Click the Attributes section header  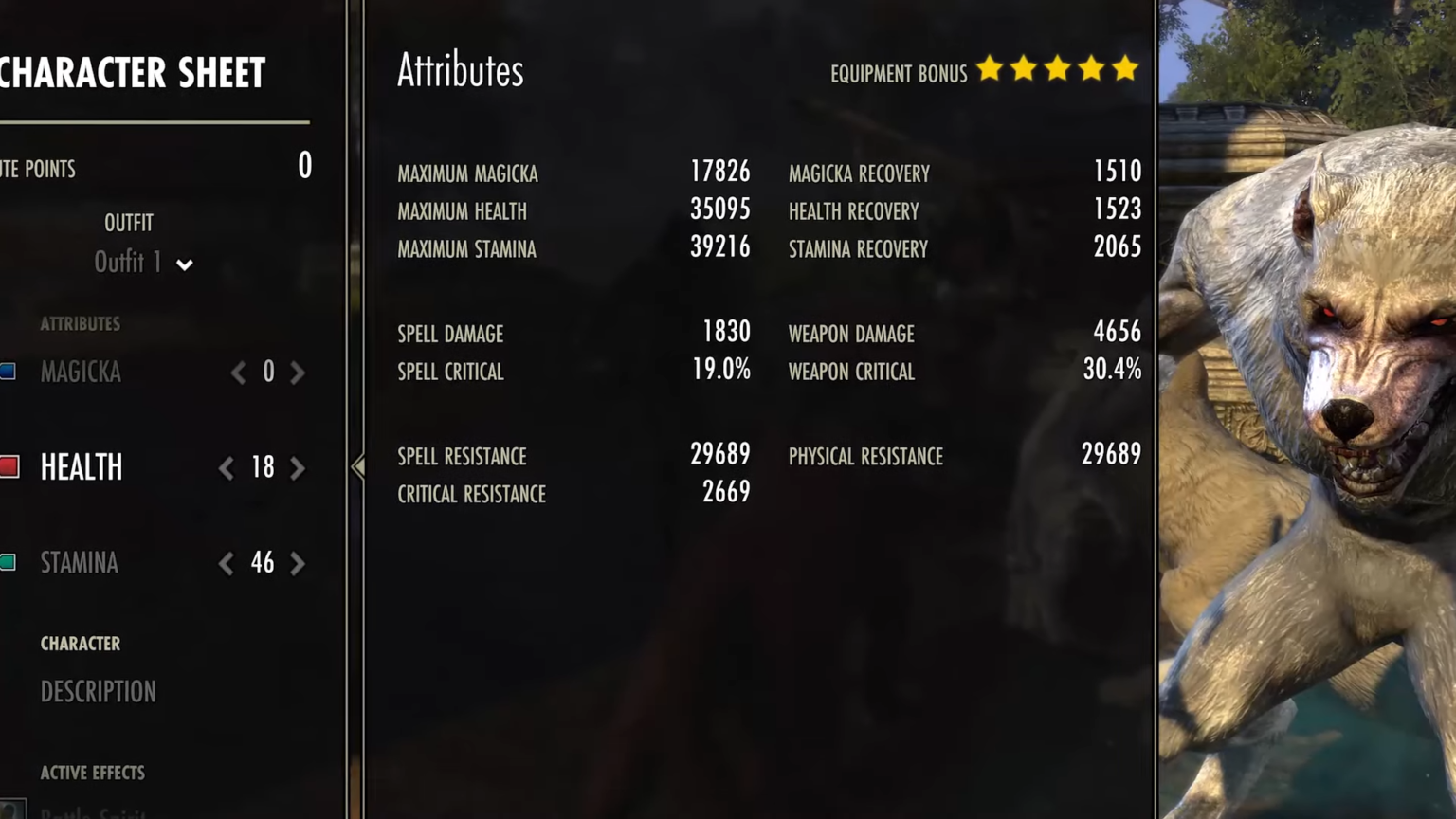[460, 69]
